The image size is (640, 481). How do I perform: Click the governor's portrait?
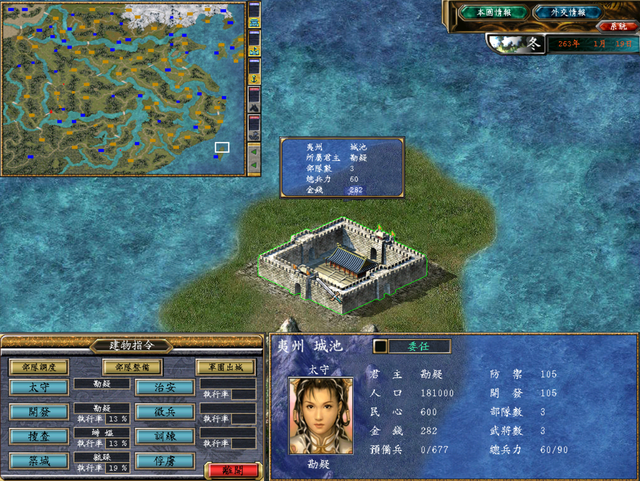[x=321, y=415]
